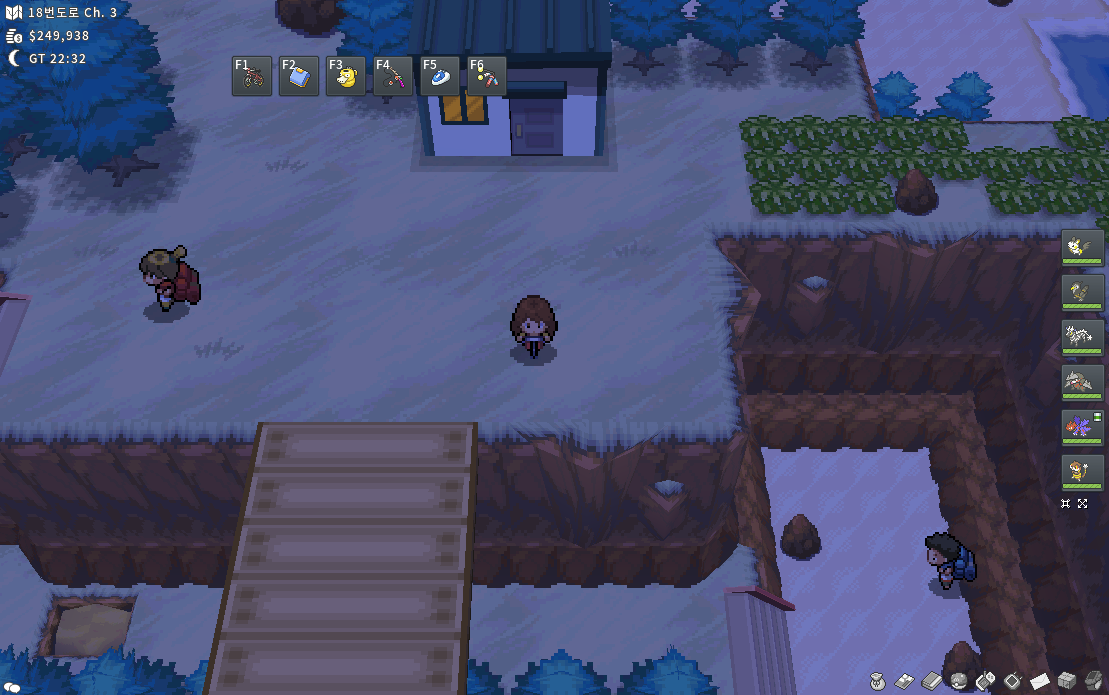This screenshot has height=695, width=1109.
Task: Choose the grey bird Pokémon party slot
Action: [x=1083, y=291]
